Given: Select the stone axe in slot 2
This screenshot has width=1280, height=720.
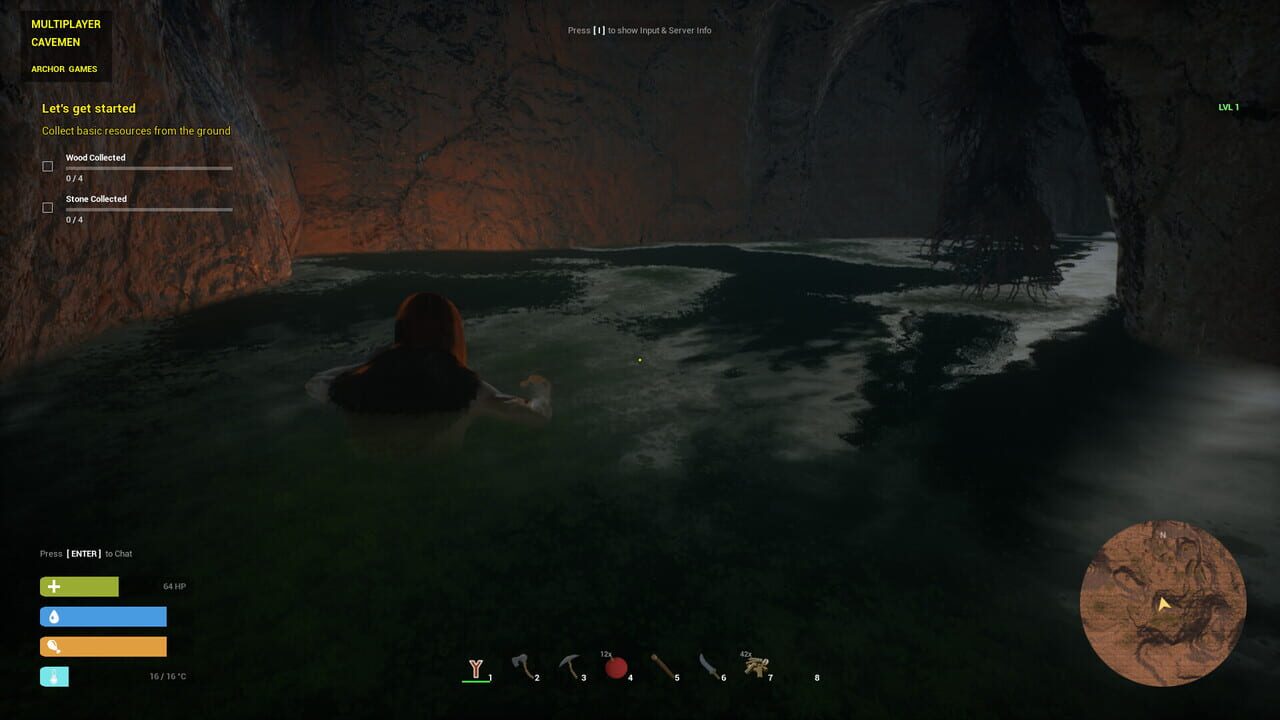Looking at the screenshot, I should (x=523, y=665).
